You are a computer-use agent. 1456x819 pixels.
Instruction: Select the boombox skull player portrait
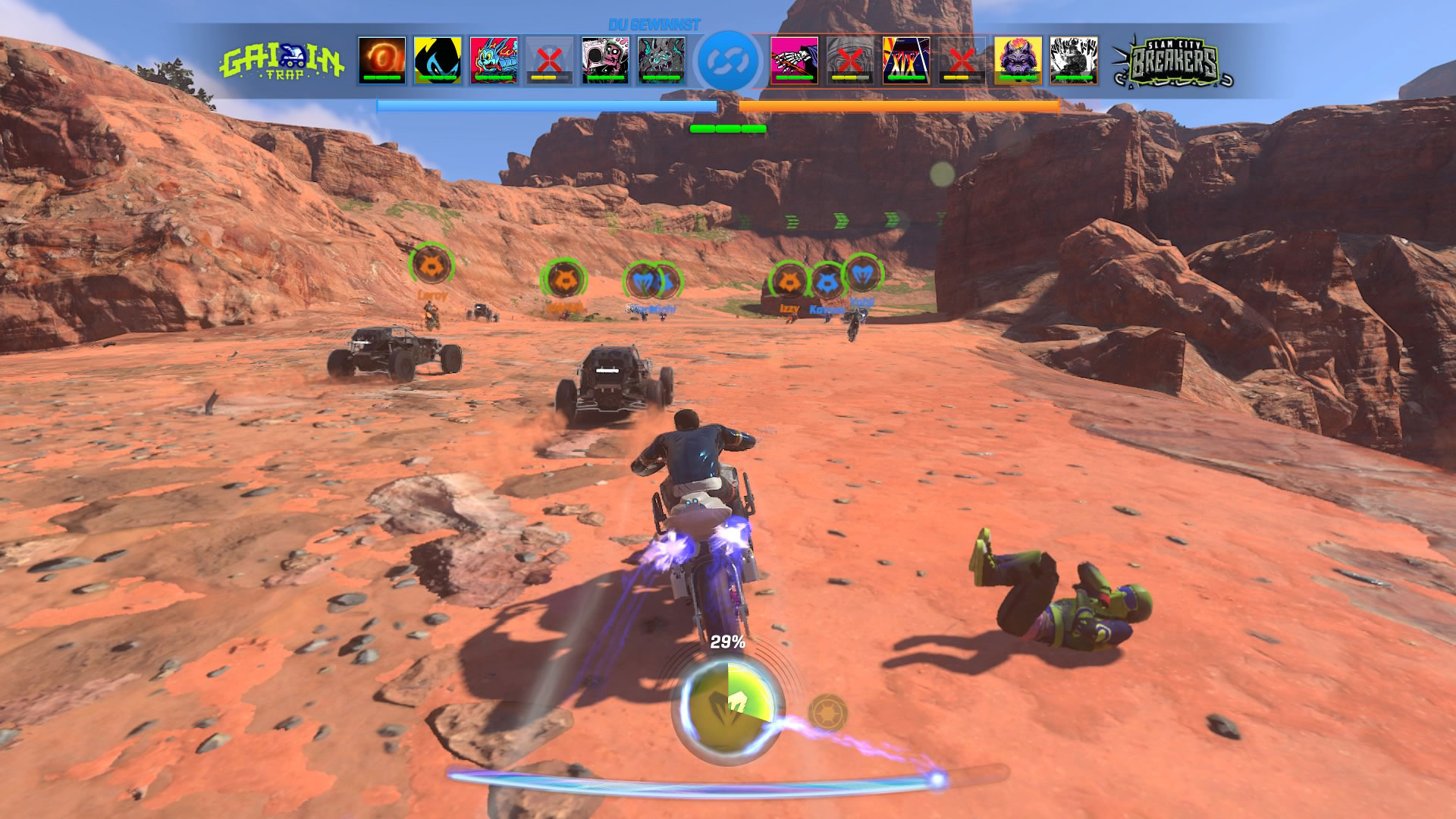click(605, 59)
